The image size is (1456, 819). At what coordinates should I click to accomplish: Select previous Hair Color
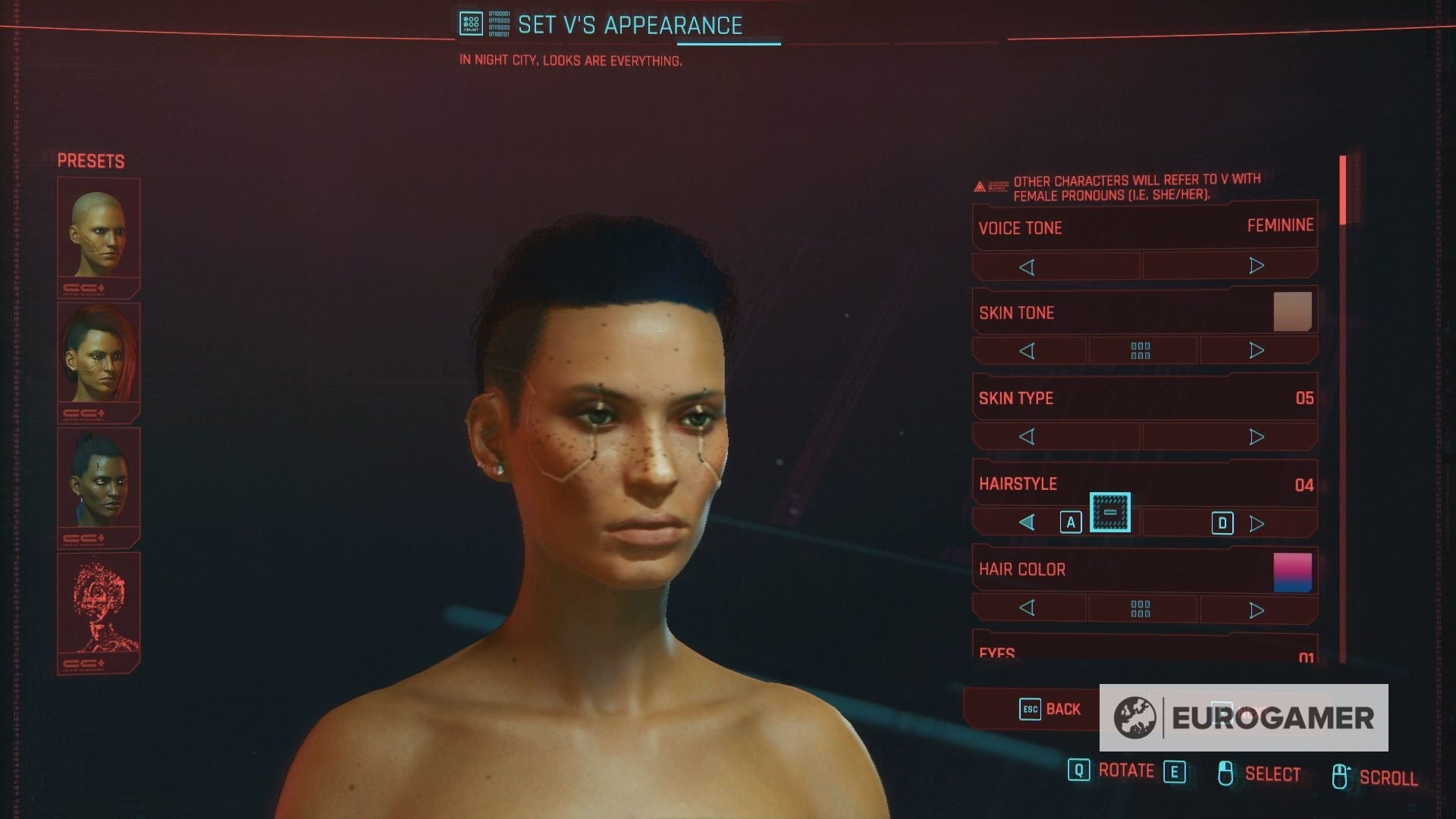coord(1027,608)
